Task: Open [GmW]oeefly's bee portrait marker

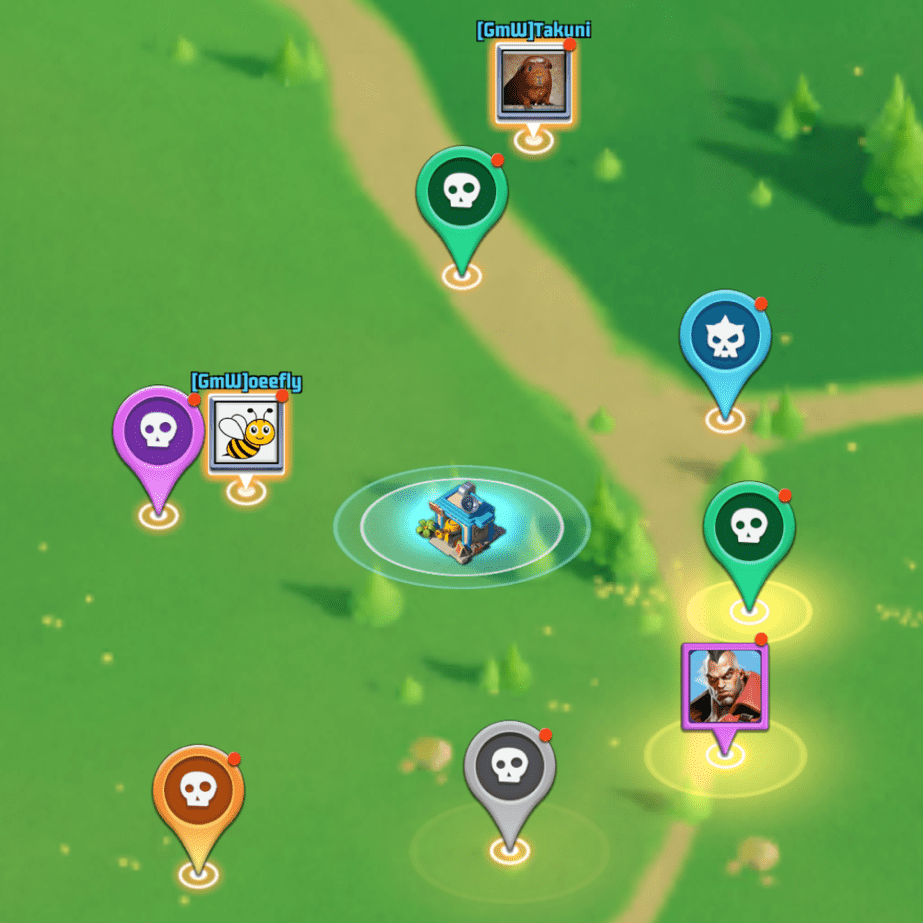Action: [246, 435]
